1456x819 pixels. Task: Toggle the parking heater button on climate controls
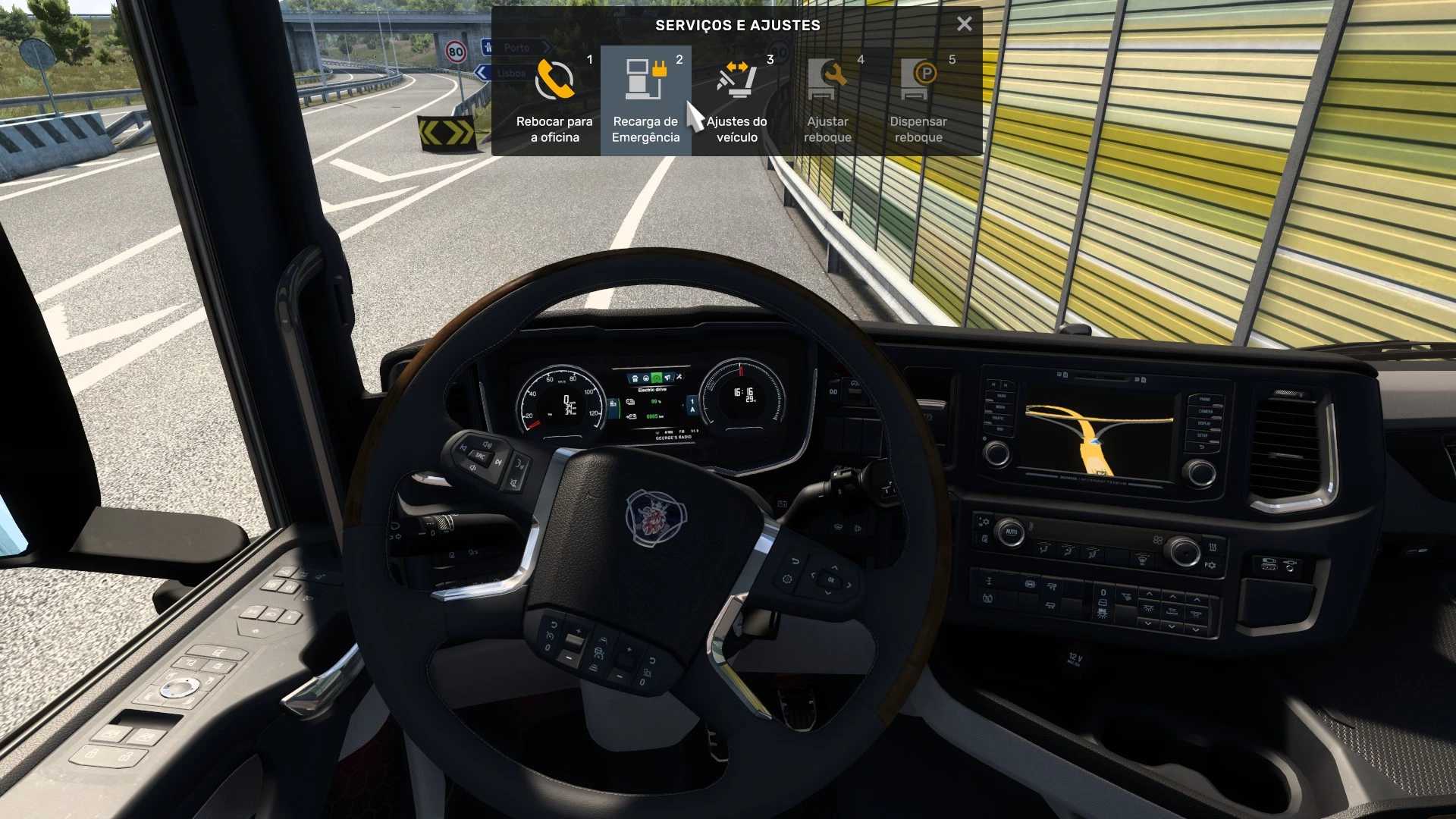point(1210,565)
